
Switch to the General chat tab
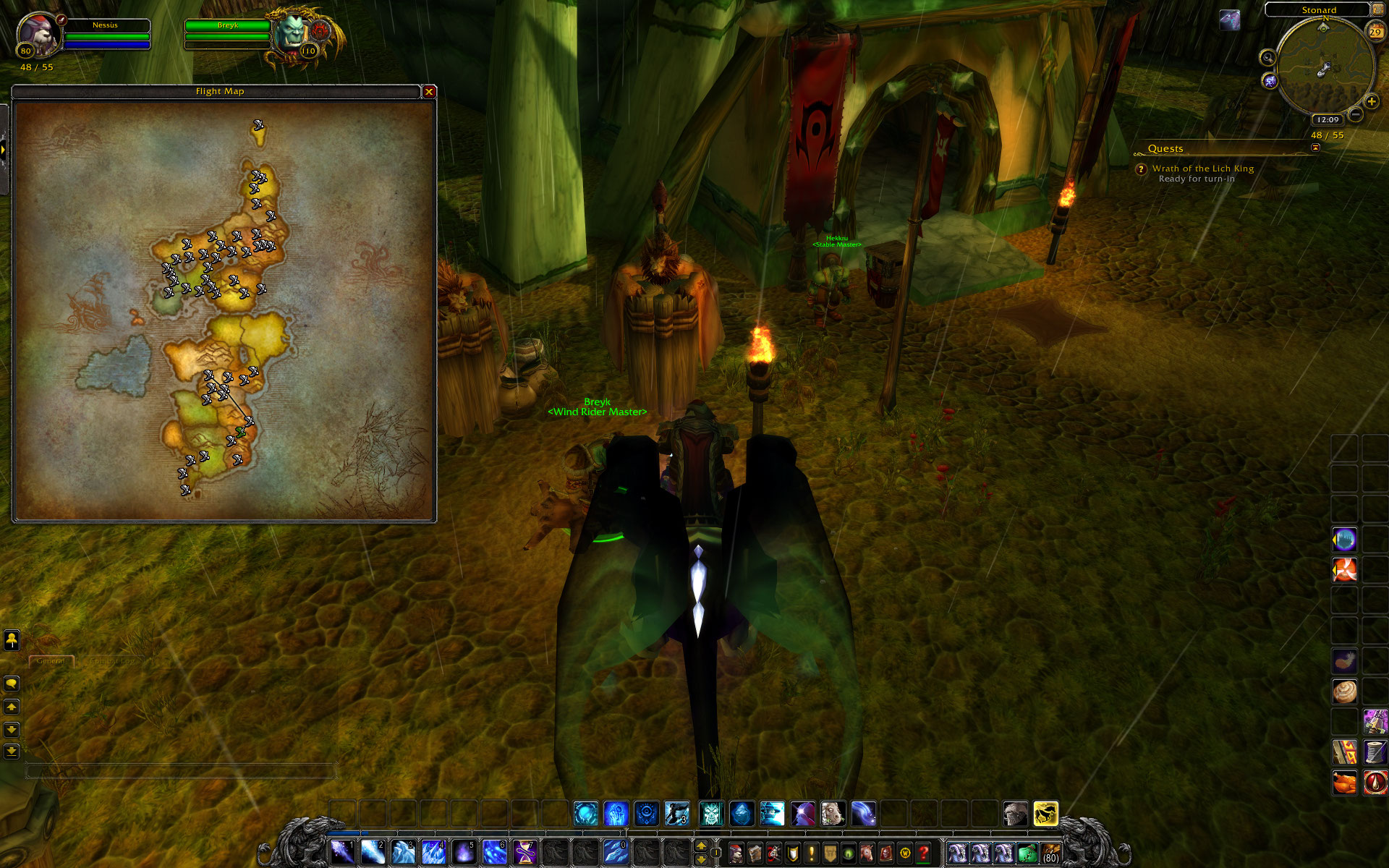pos(51,661)
